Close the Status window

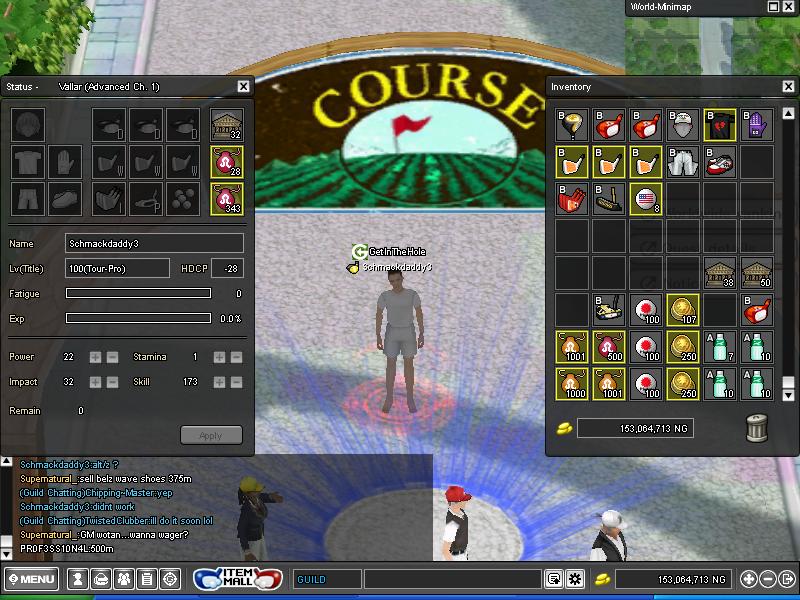tap(244, 87)
